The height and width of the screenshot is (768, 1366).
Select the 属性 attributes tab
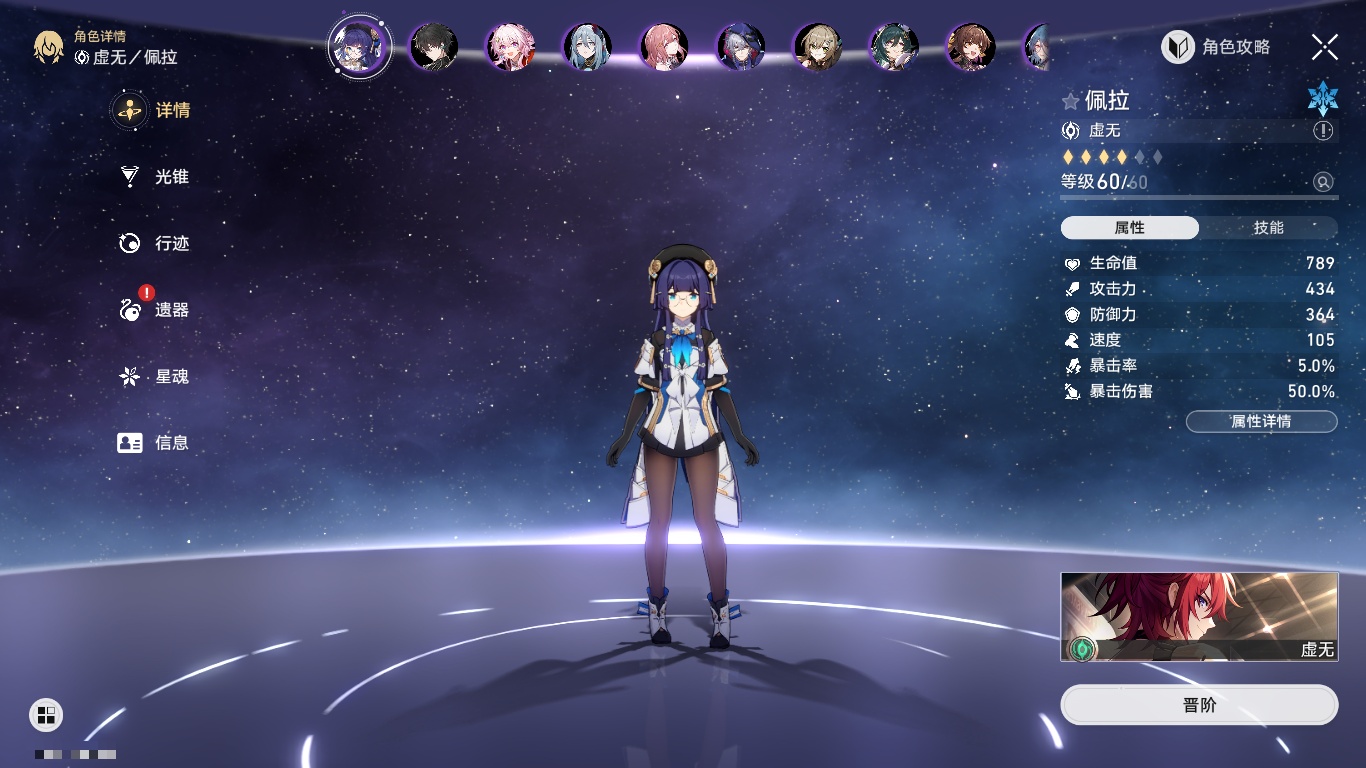(1130, 228)
